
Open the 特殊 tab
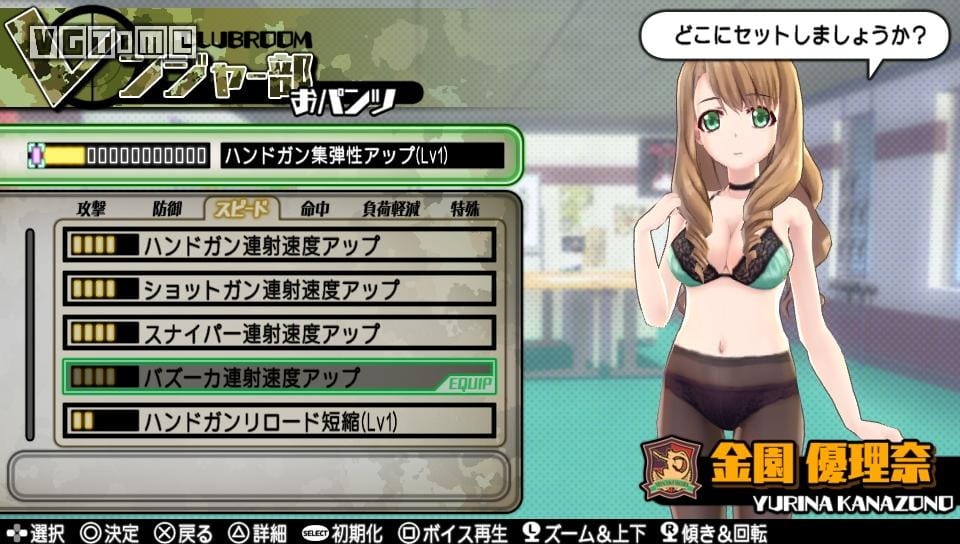pyautogui.click(x=465, y=209)
